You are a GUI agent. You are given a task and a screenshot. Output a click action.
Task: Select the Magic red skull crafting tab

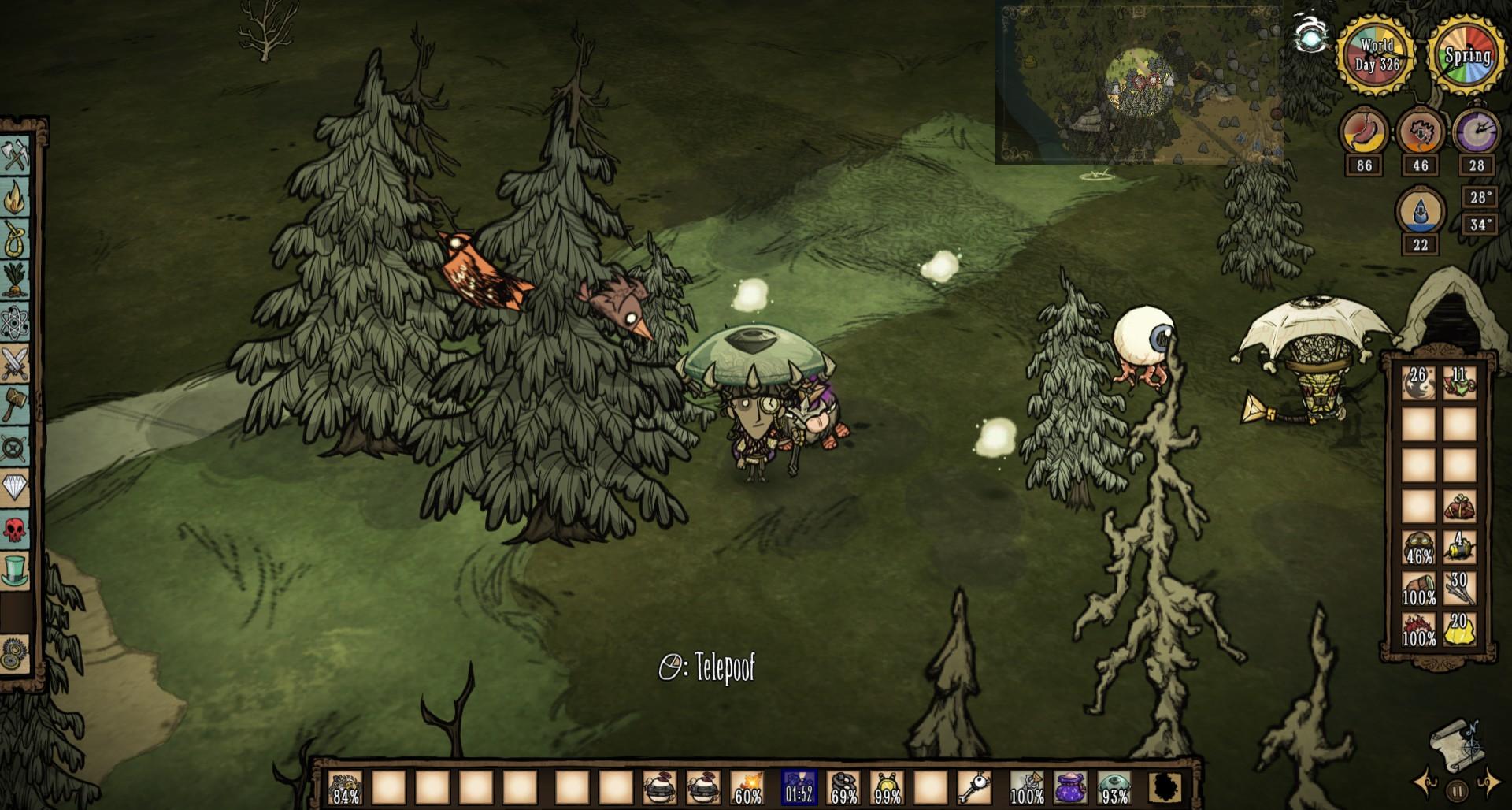[15, 529]
